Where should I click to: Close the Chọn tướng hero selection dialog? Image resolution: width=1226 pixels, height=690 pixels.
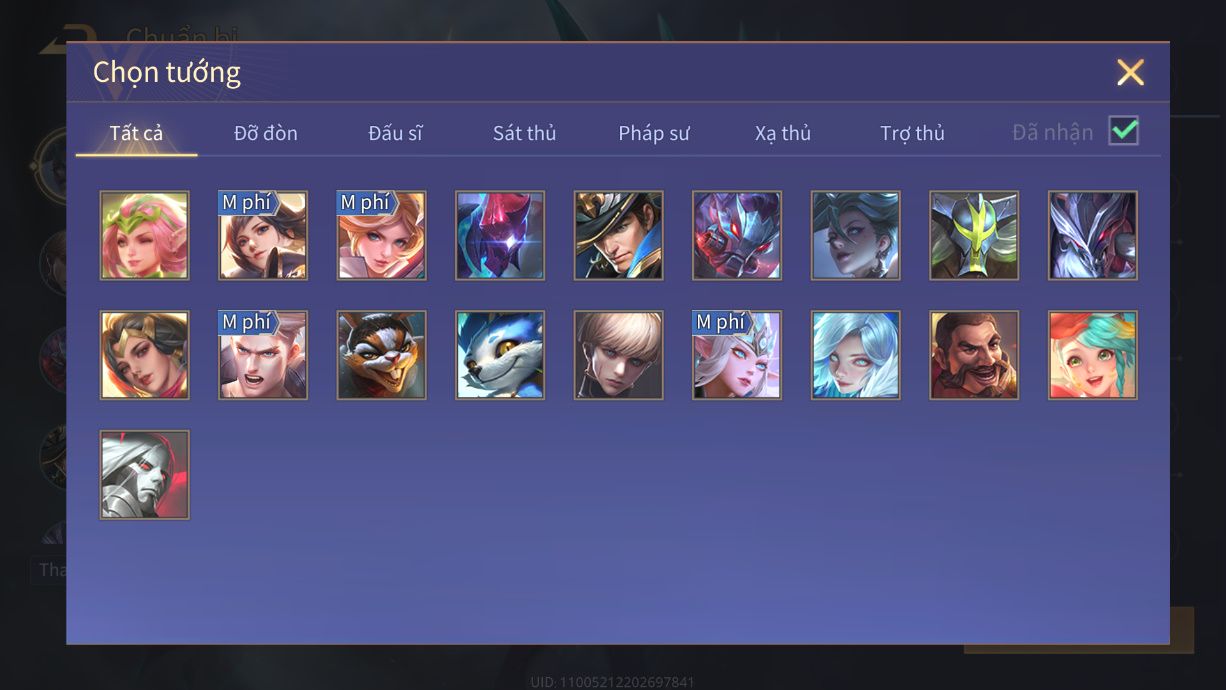pos(1130,72)
